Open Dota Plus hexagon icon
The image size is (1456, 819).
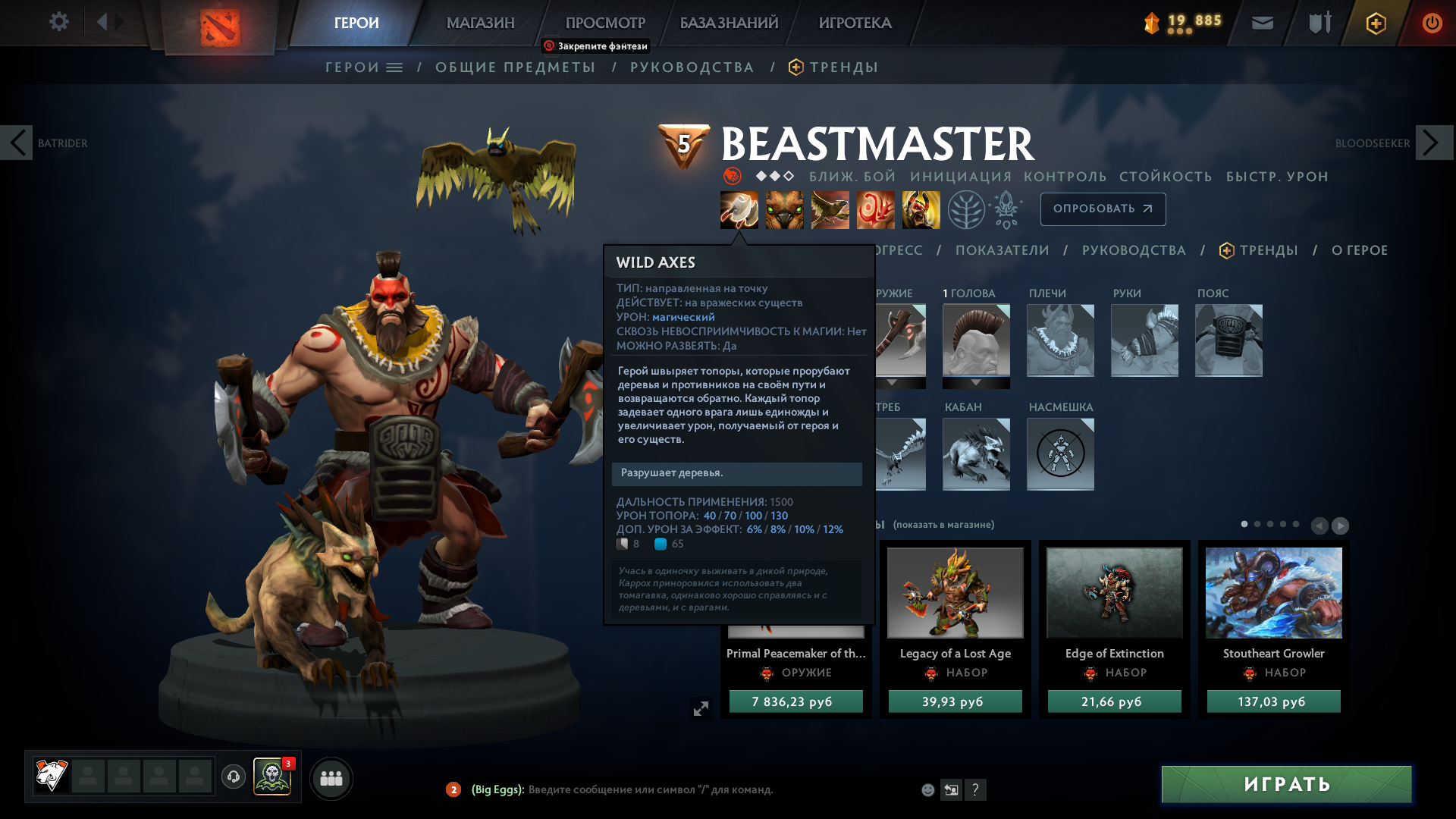1375,23
